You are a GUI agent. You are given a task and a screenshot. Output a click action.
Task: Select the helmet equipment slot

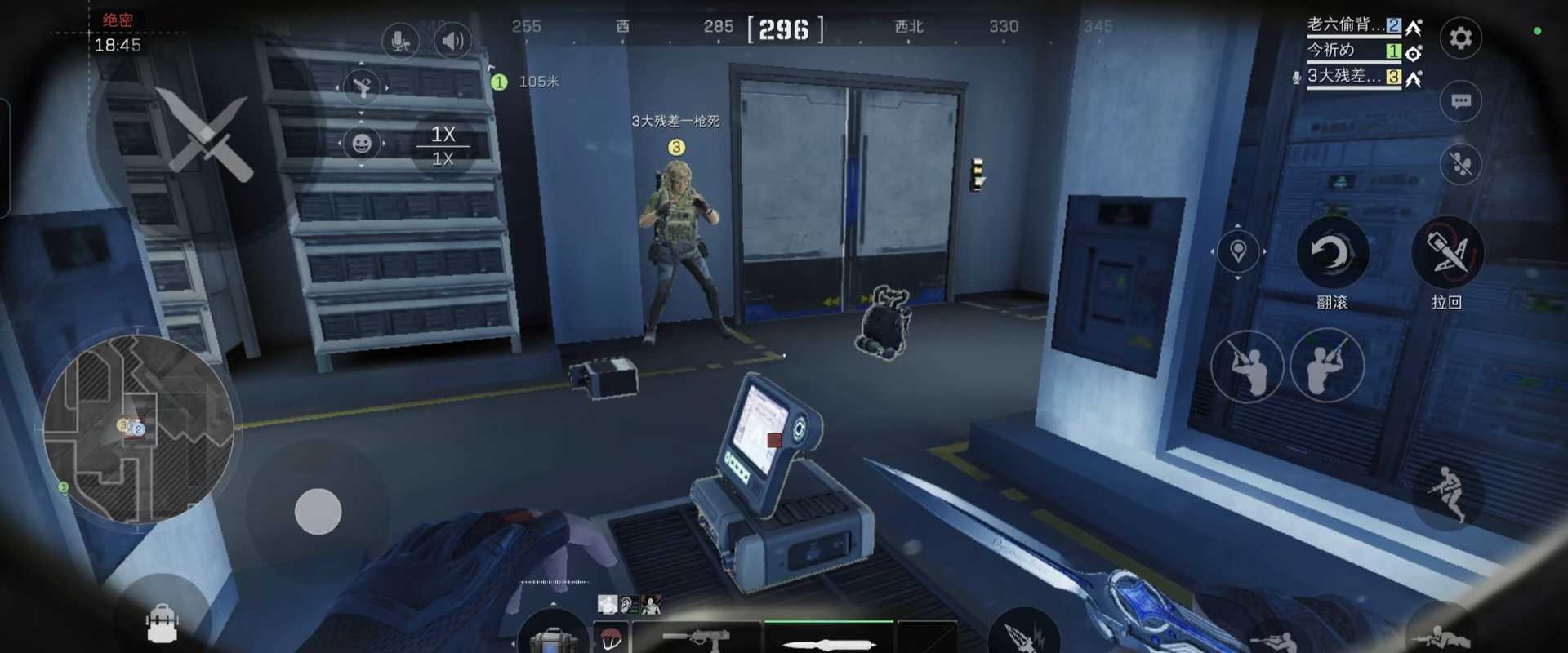tap(611, 639)
